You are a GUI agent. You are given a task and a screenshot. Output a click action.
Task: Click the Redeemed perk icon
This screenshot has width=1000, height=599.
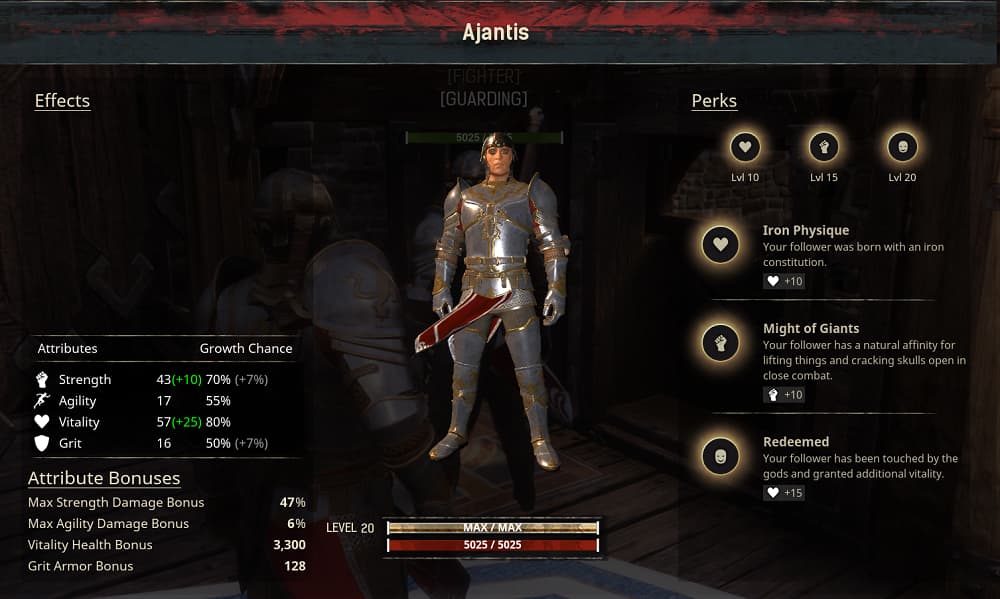pyautogui.click(x=720, y=455)
